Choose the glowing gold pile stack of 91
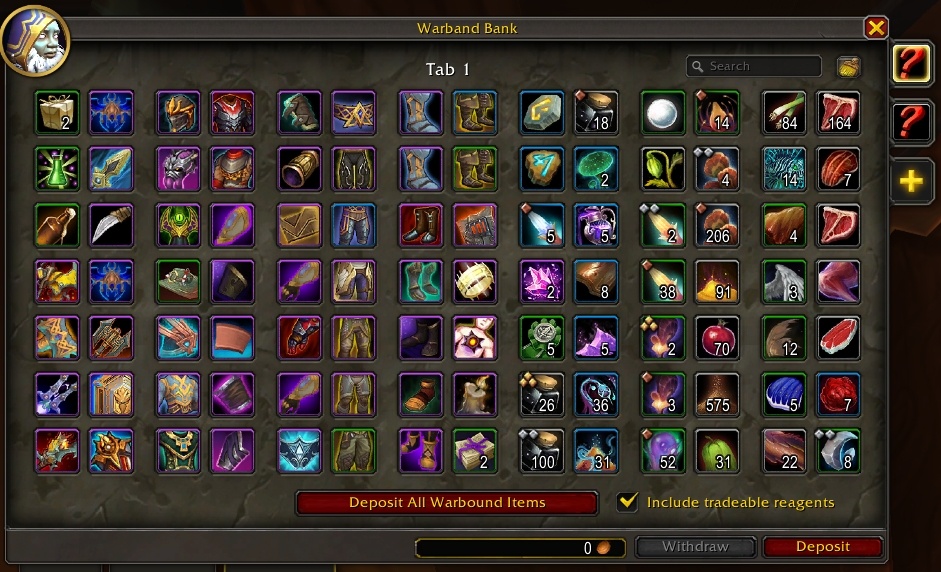 pyautogui.click(x=717, y=281)
